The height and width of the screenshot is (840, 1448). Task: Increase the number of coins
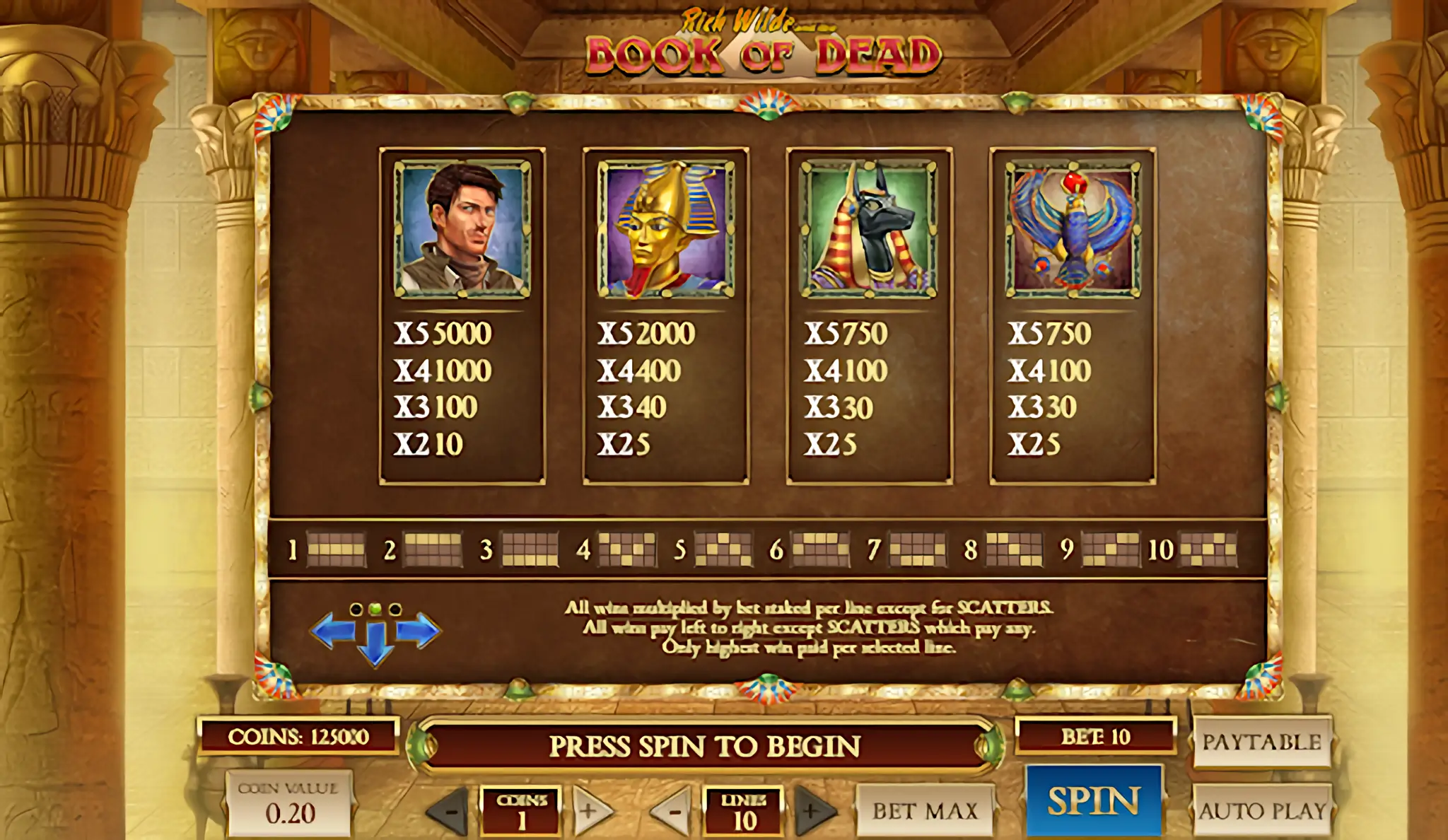590,811
